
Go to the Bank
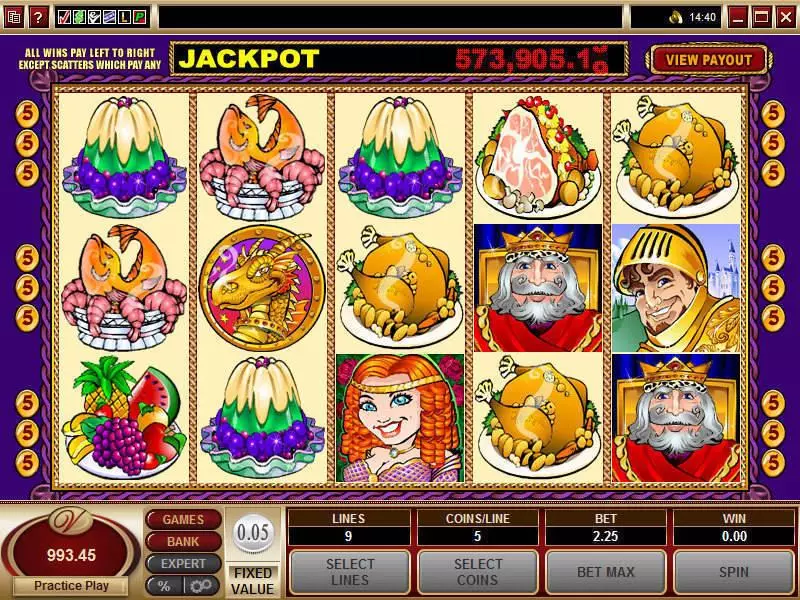click(x=183, y=541)
